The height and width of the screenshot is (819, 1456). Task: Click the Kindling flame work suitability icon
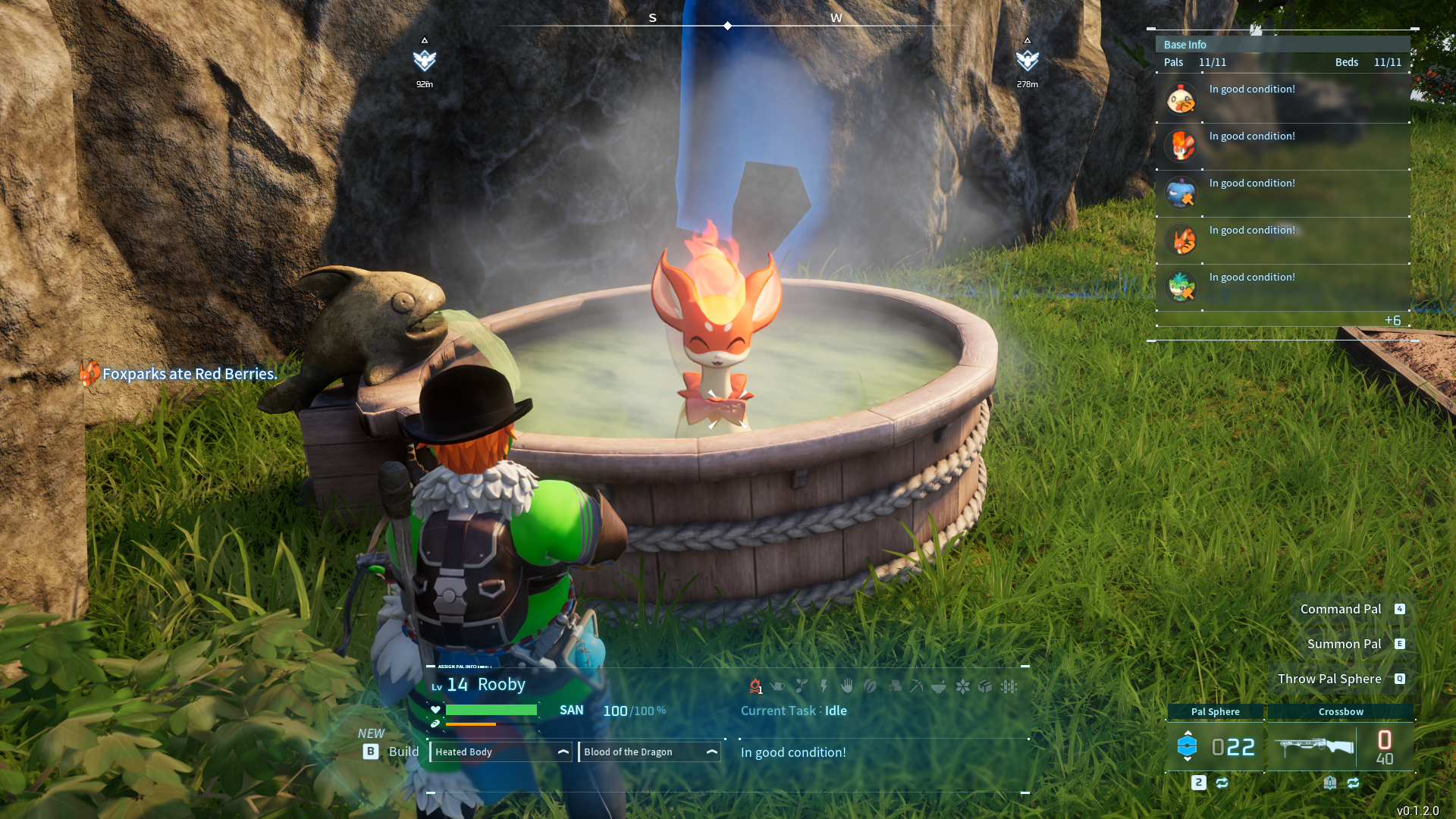pyautogui.click(x=755, y=686)
